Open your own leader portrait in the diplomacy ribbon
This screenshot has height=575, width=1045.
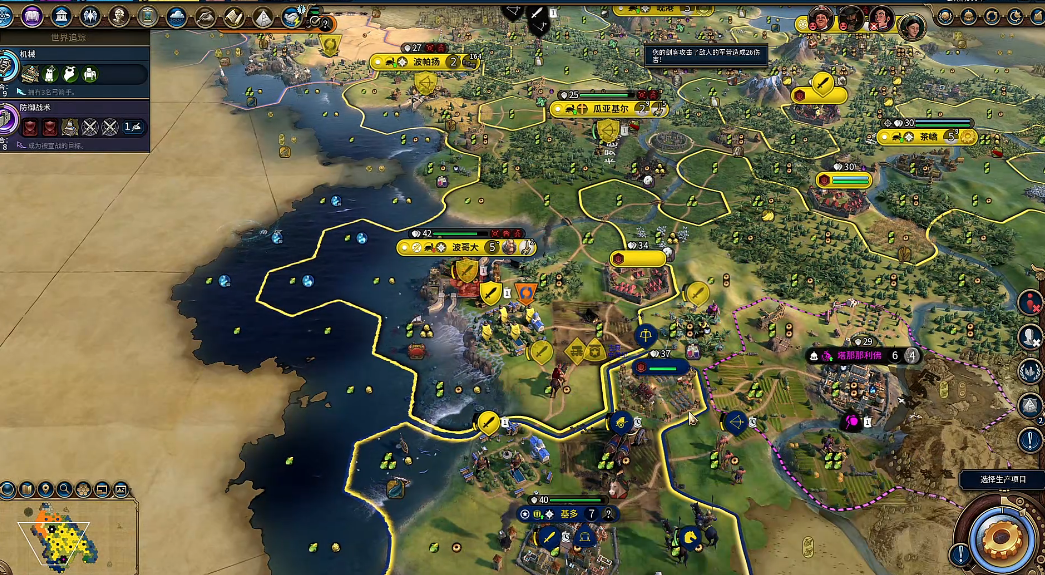point(911,26)
